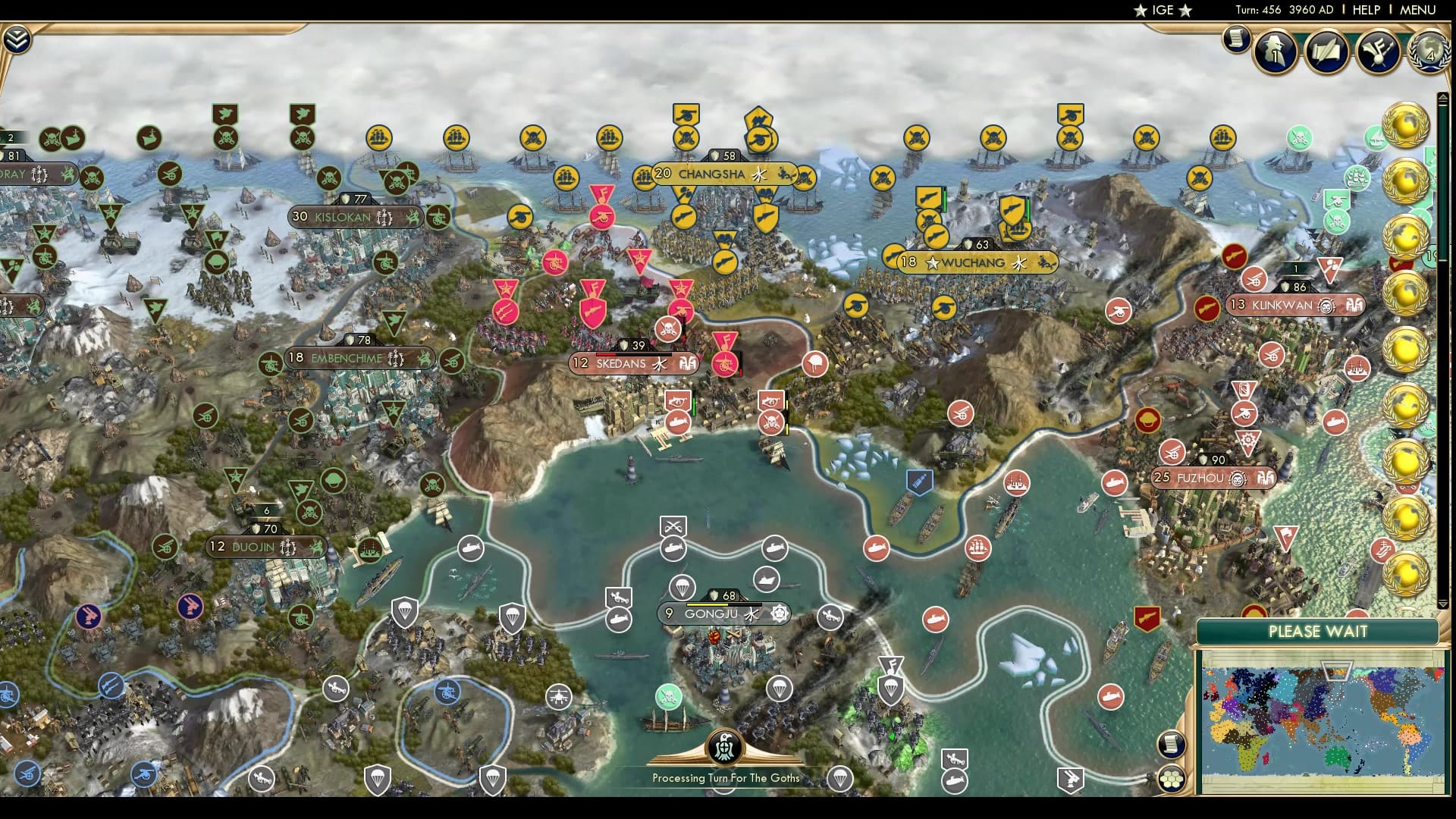Select the Wuchang capital city banner
Viewport: 1456px width, 819px height.
click(x=974, y=263)
